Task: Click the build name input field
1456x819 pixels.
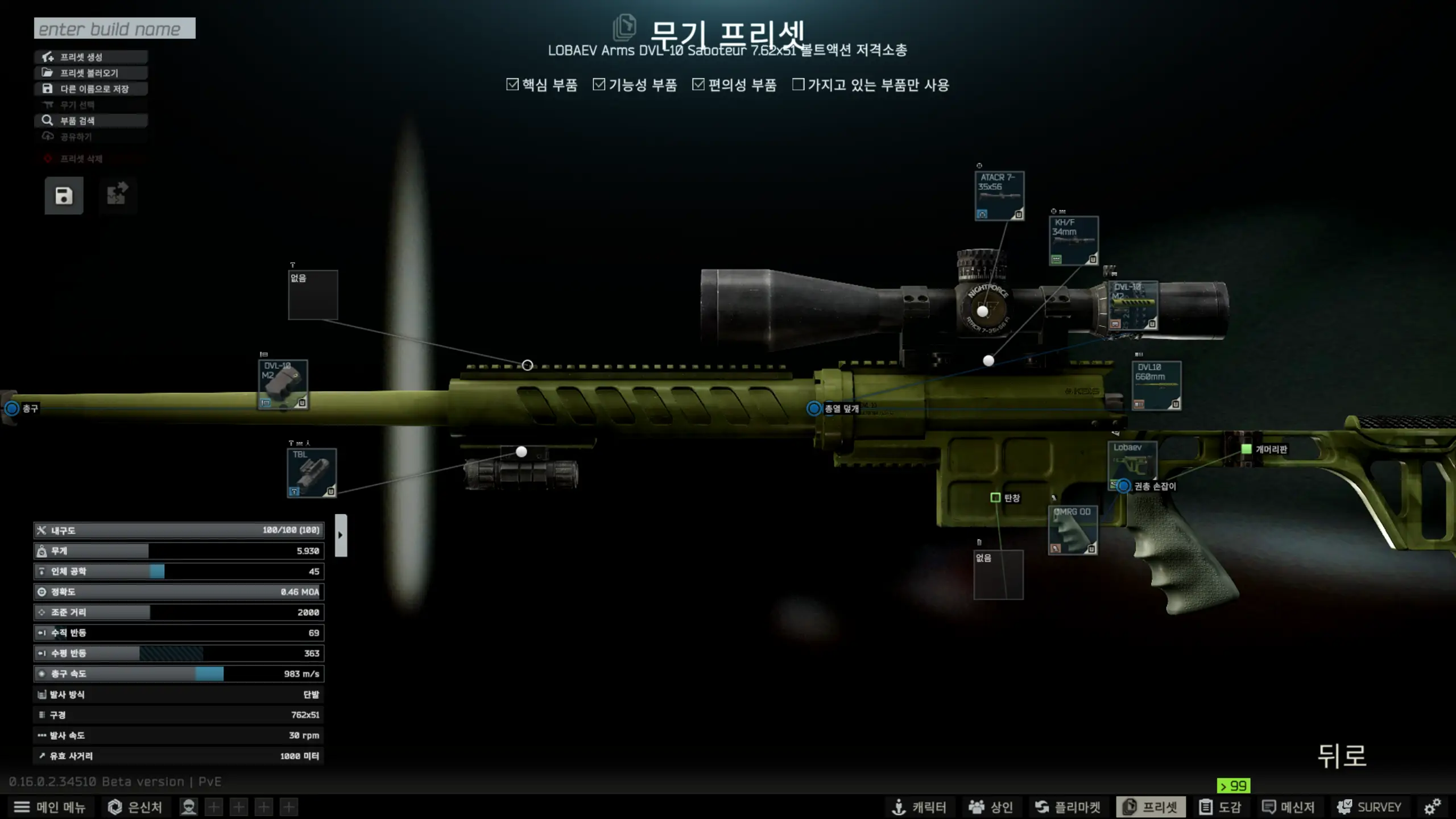Action: (114, 28)
